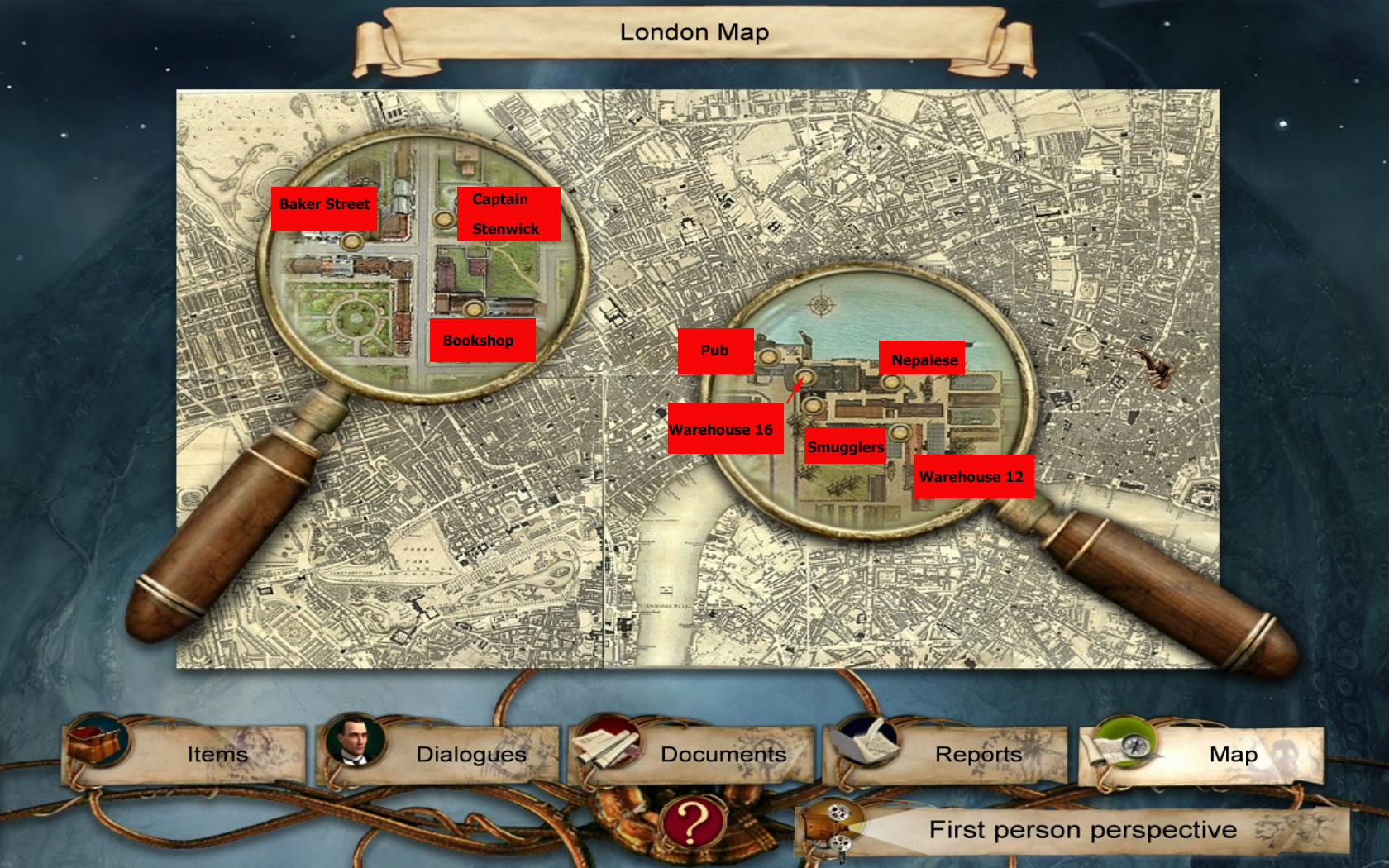Visit the Smugglers location label
Image resolution: width=1389 pixels, height=868 pixels.
(845, 446)
